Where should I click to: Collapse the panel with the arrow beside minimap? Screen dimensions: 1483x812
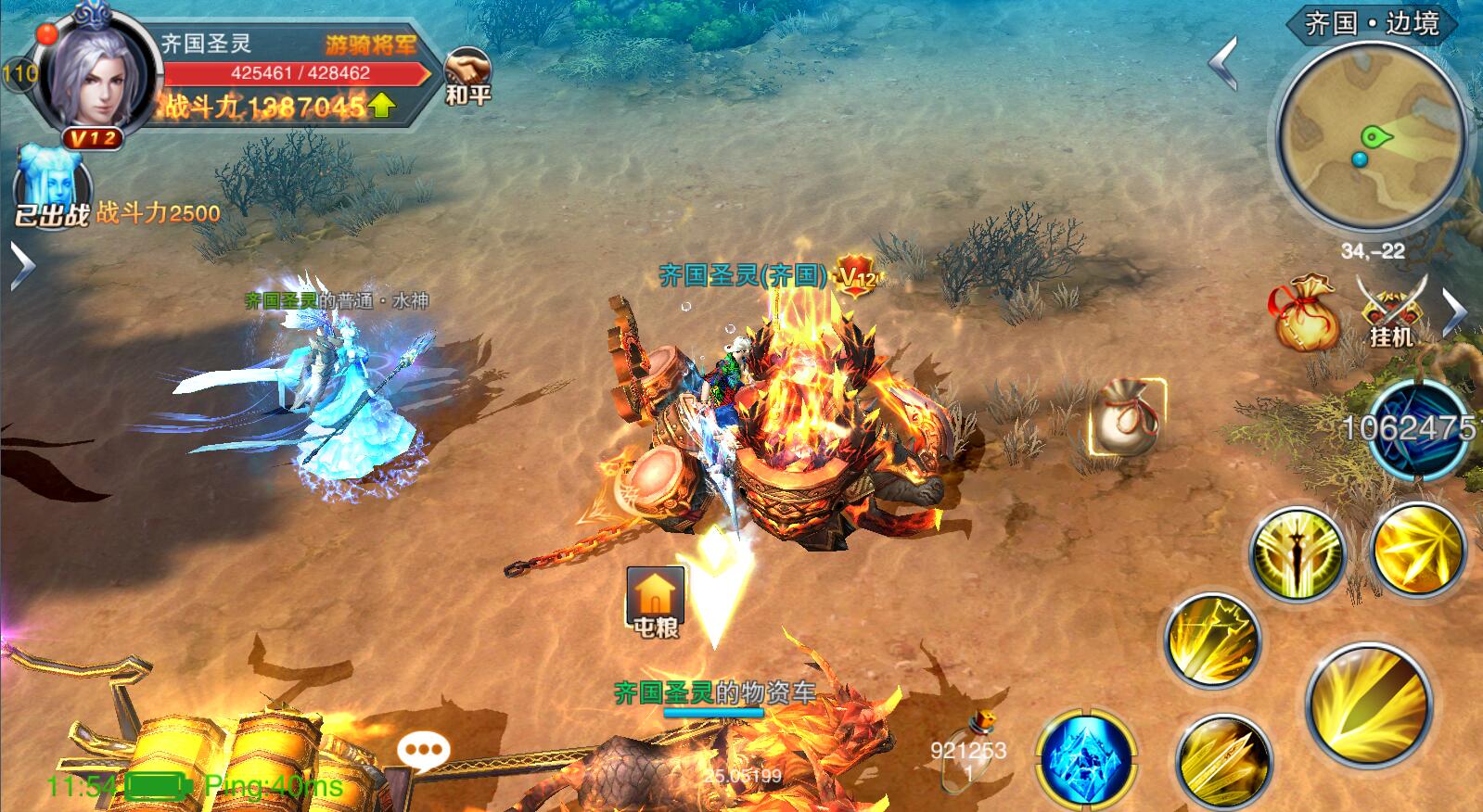tap(1225, 63)
